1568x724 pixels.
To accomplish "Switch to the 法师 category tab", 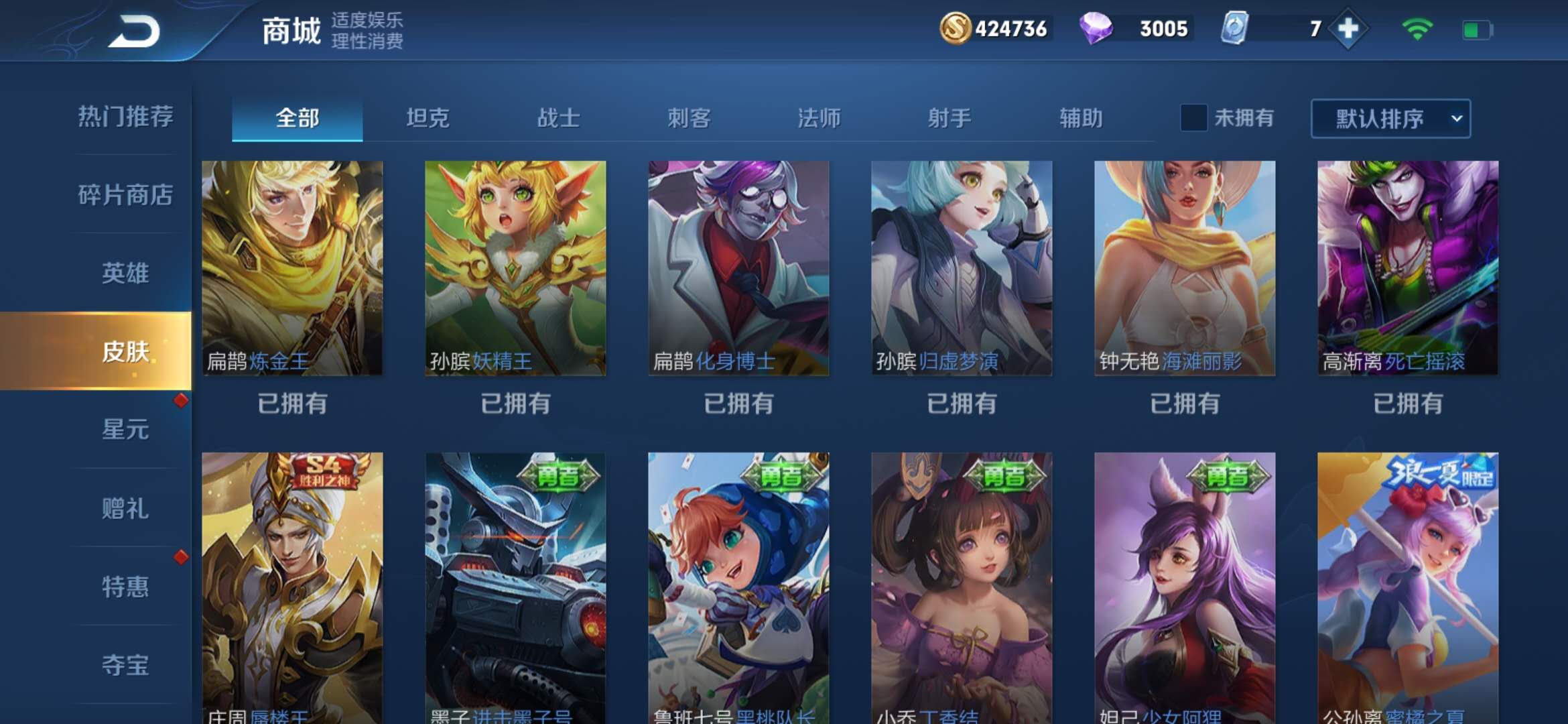I will click(x=819, y=119).
